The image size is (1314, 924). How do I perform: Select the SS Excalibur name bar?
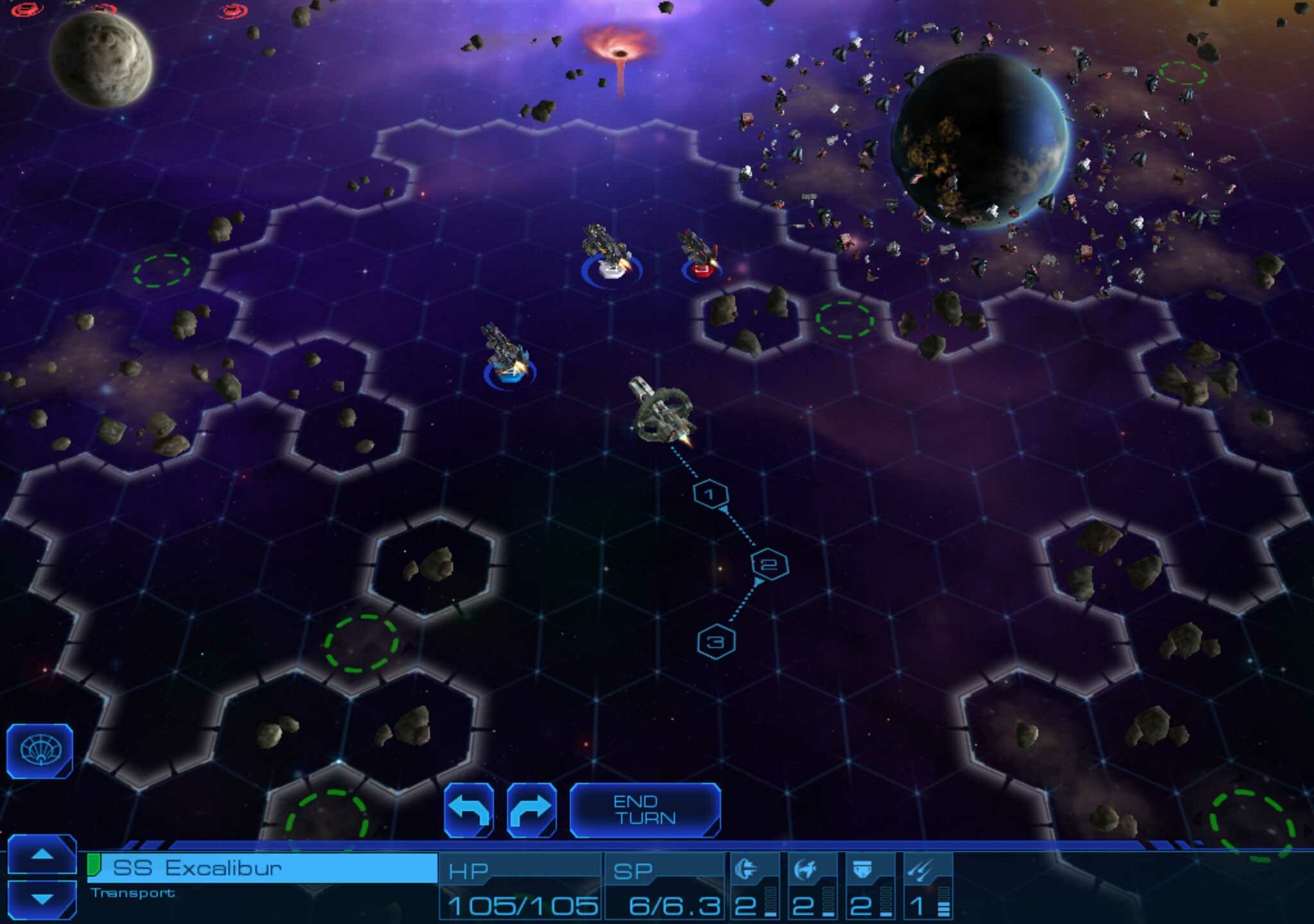coord(263,868)
